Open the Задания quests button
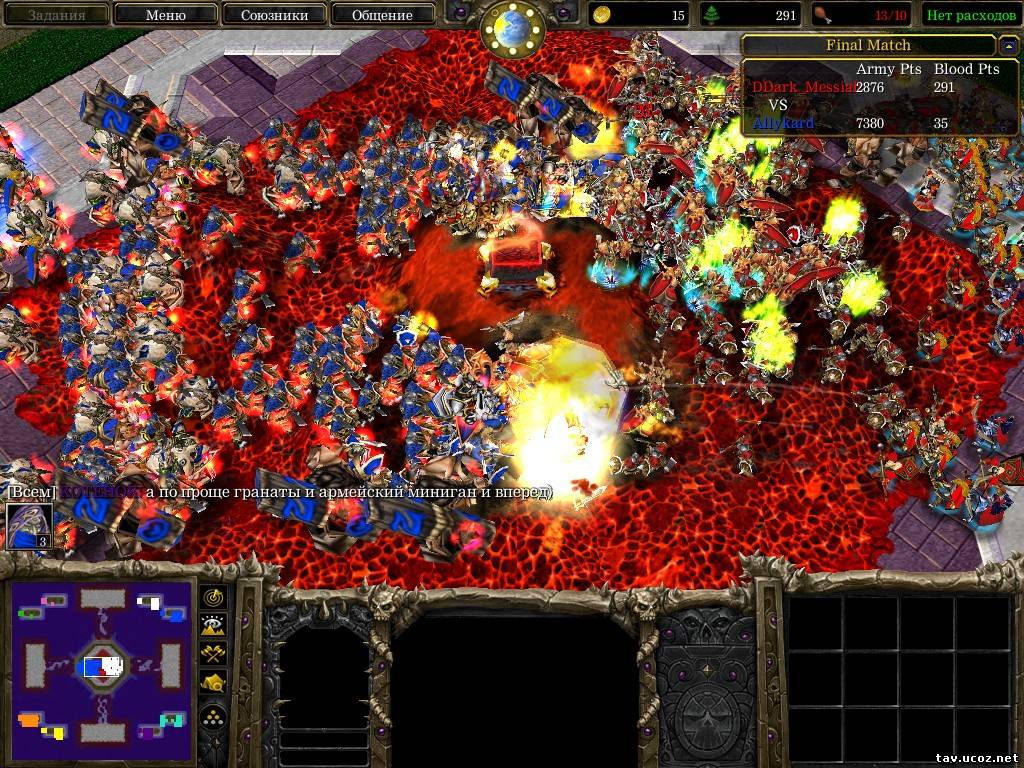 pos(55,15)
